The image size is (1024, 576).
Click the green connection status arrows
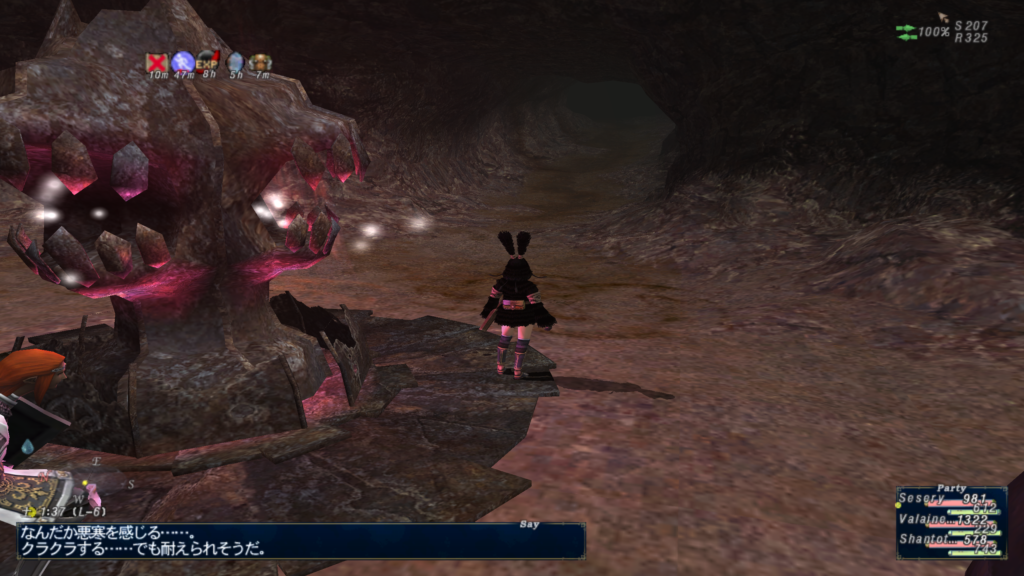[x=907, y=32]
